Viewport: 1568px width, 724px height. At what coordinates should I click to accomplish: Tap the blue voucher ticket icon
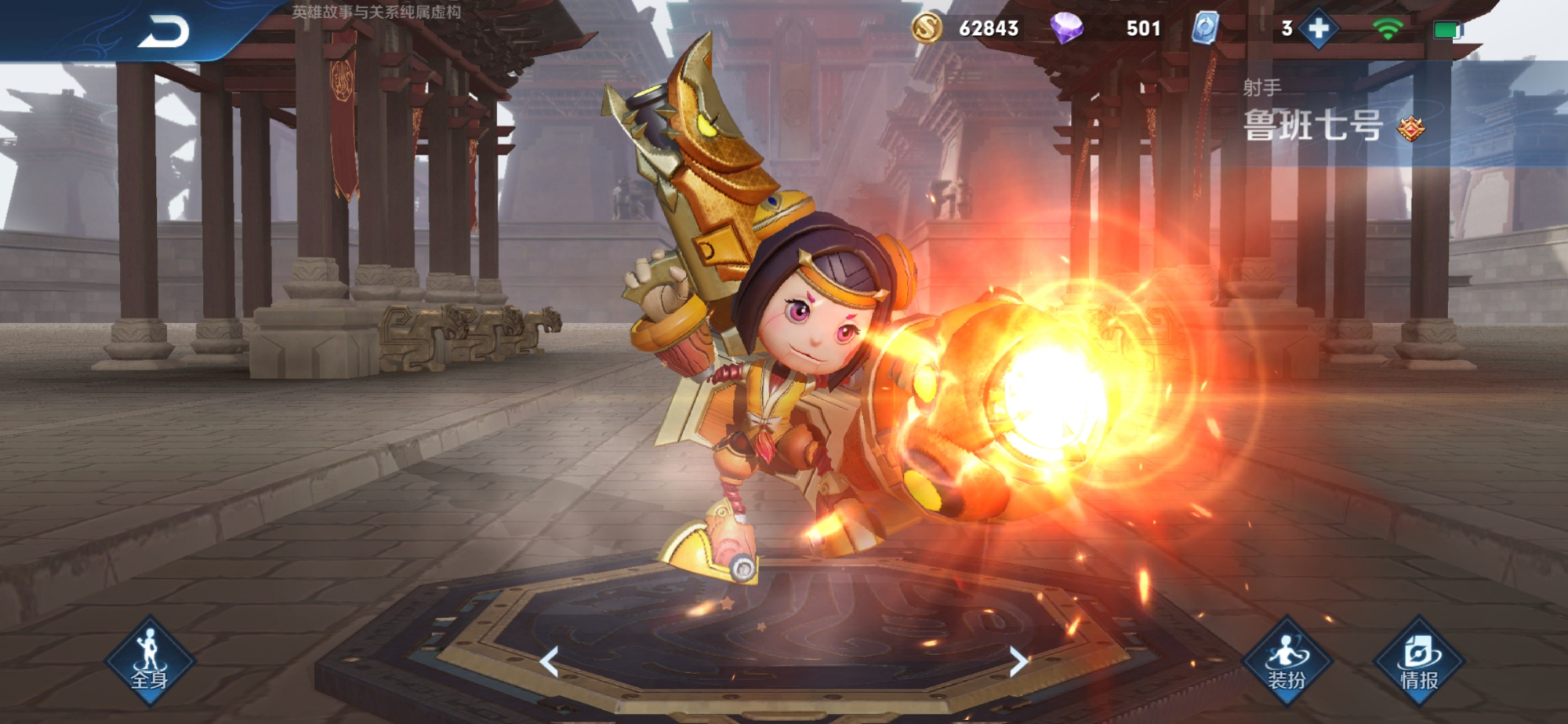tap(1205, 28)
